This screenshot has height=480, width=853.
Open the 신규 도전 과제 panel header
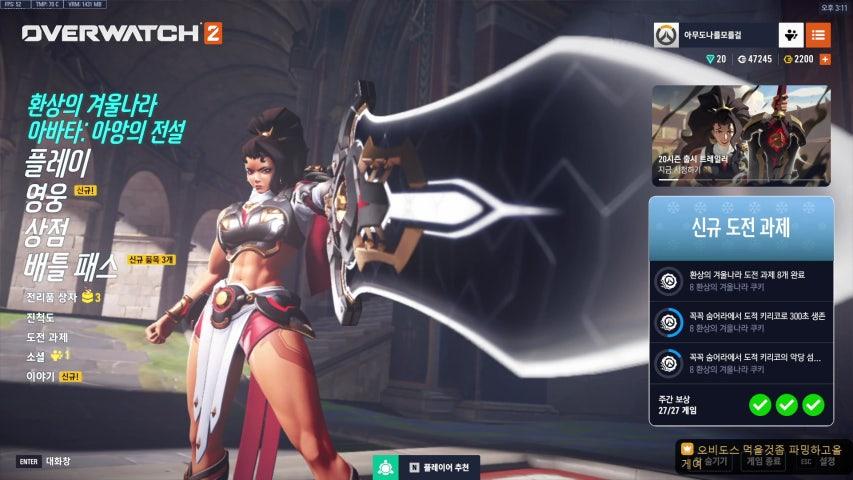click(x=740, y=228)
